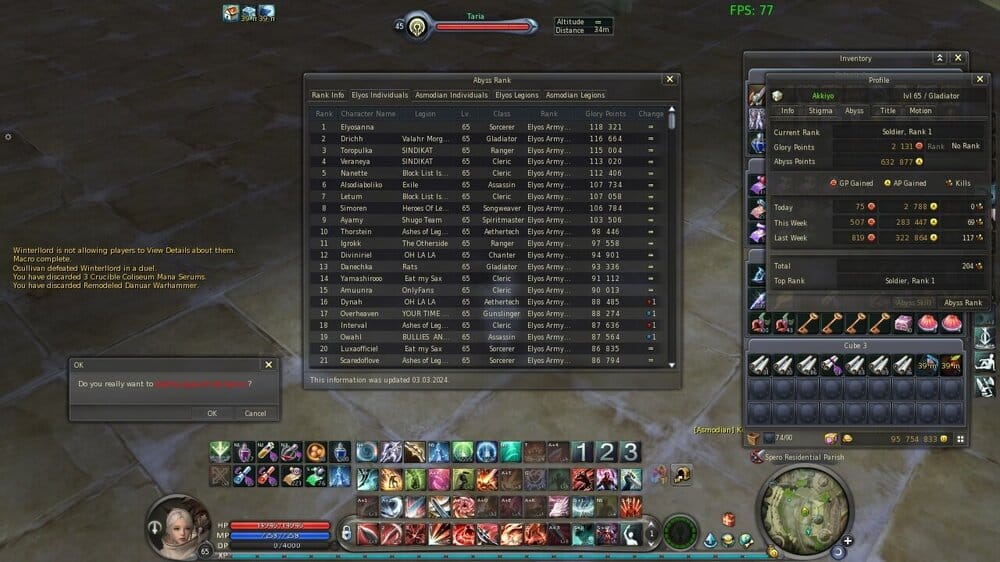Cancel the confirmation dialog
Viewport: 1000px width, 562px height.
coord(255,413)
